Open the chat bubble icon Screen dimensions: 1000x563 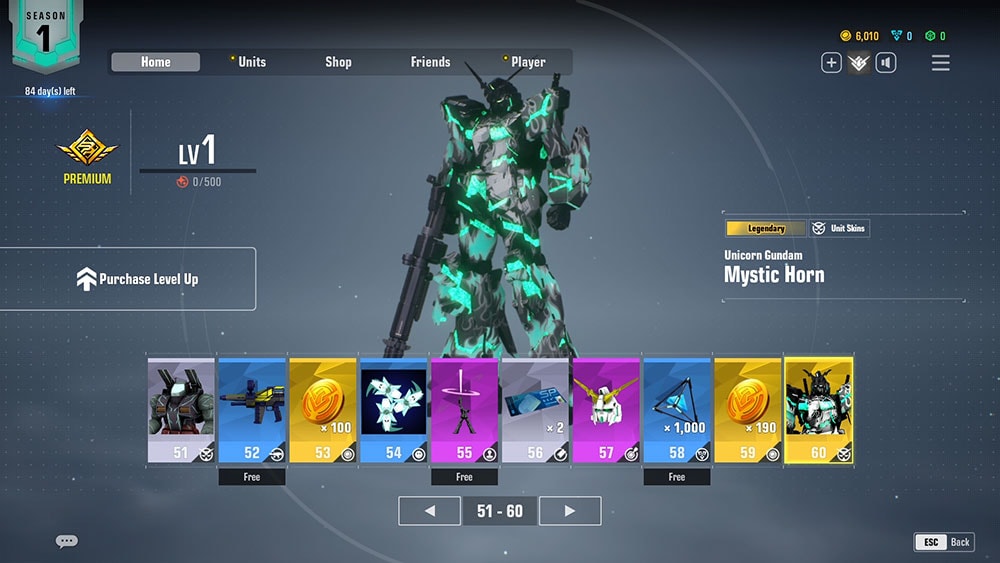click(x=67, y=542)
